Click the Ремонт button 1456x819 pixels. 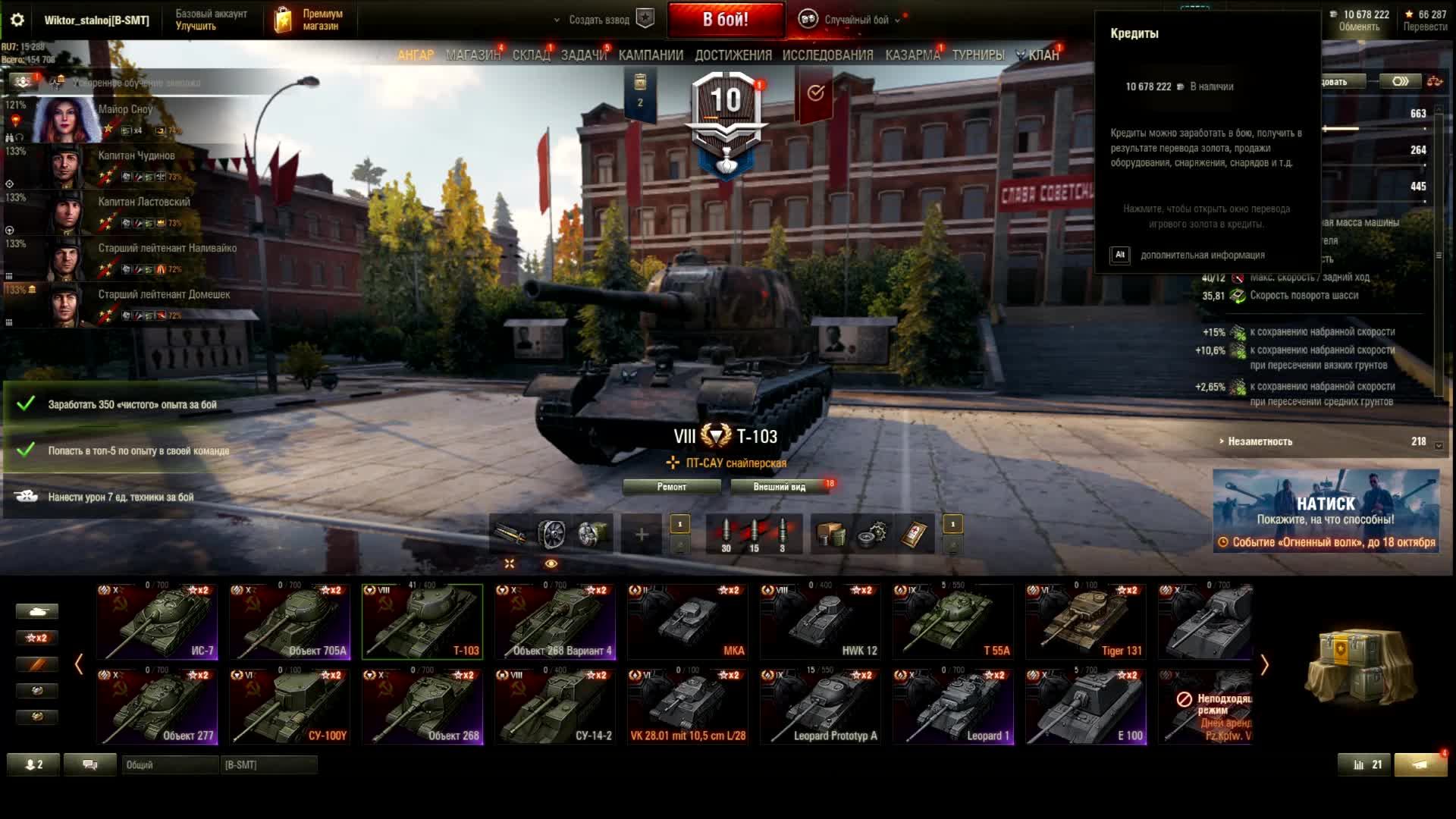click(671, 487)
